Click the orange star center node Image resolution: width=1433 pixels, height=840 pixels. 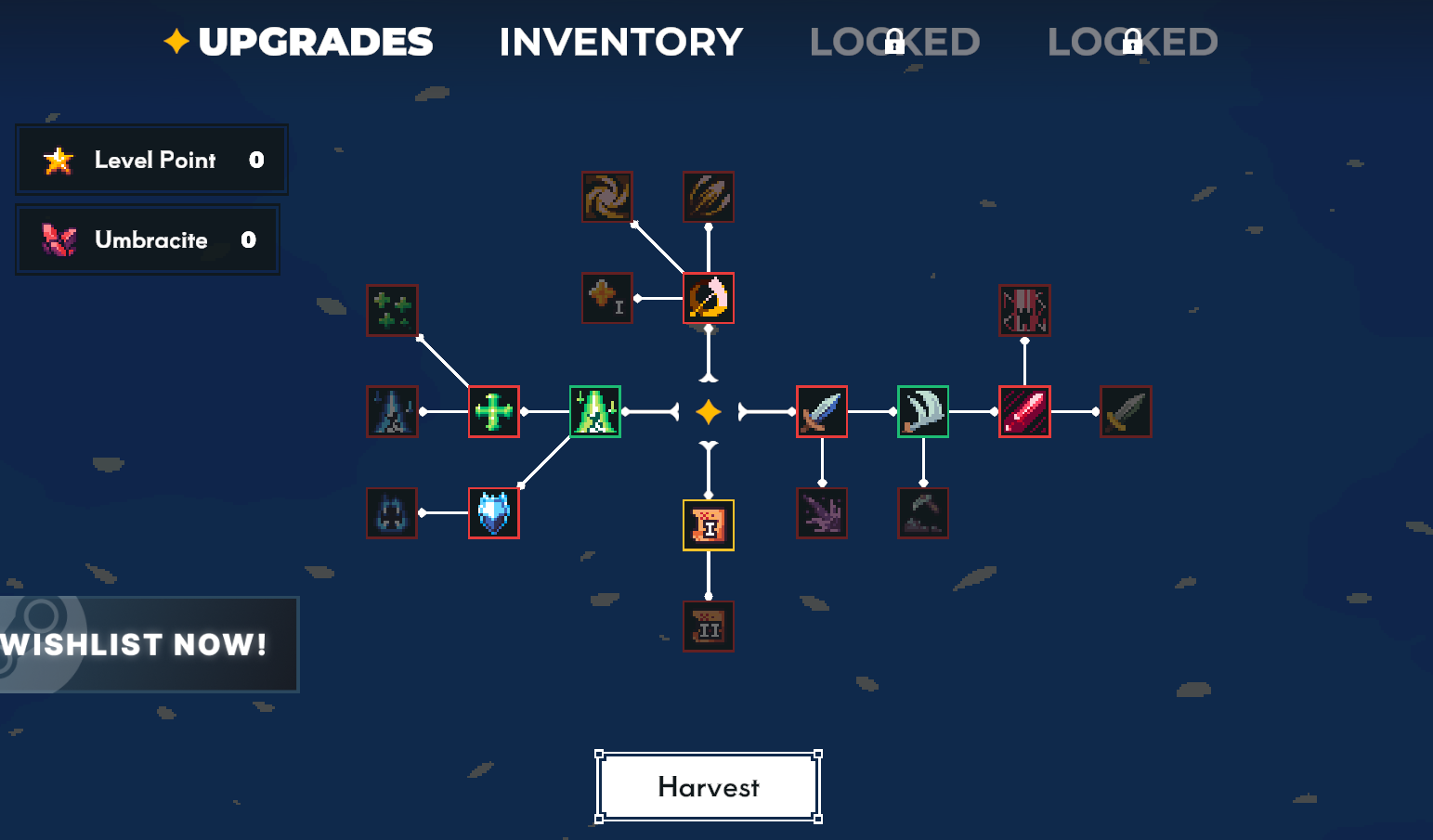[709, 411]
